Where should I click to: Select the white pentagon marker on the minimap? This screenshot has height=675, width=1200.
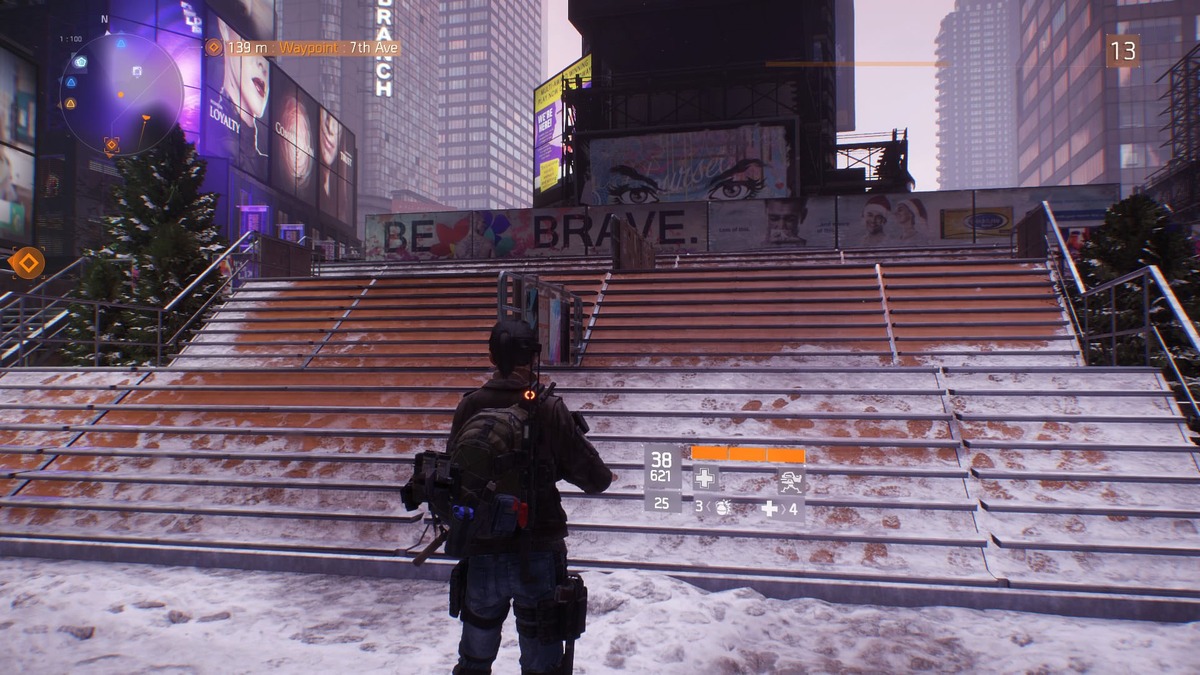80,61
